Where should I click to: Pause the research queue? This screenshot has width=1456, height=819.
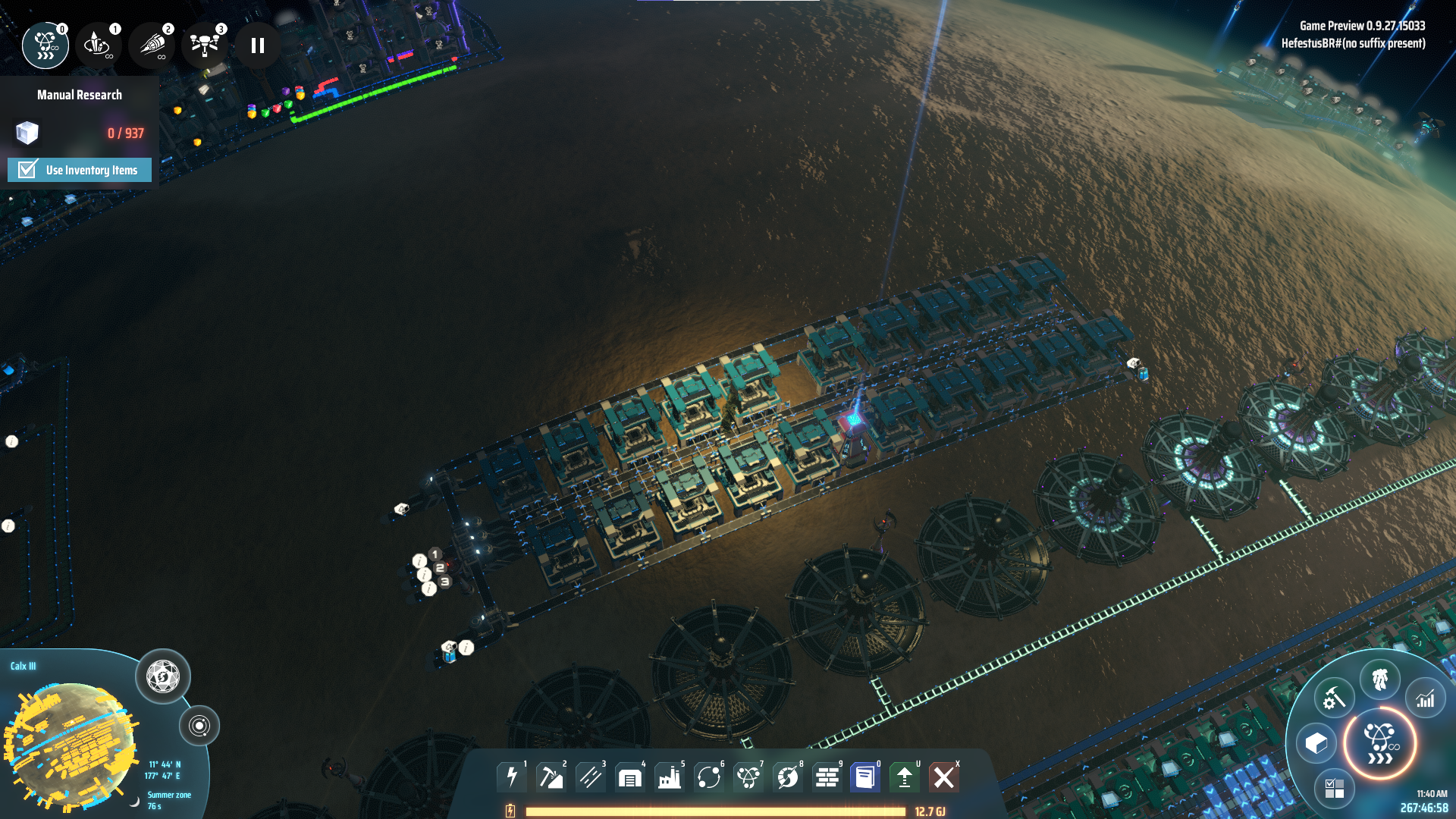[x=258, y=46]
